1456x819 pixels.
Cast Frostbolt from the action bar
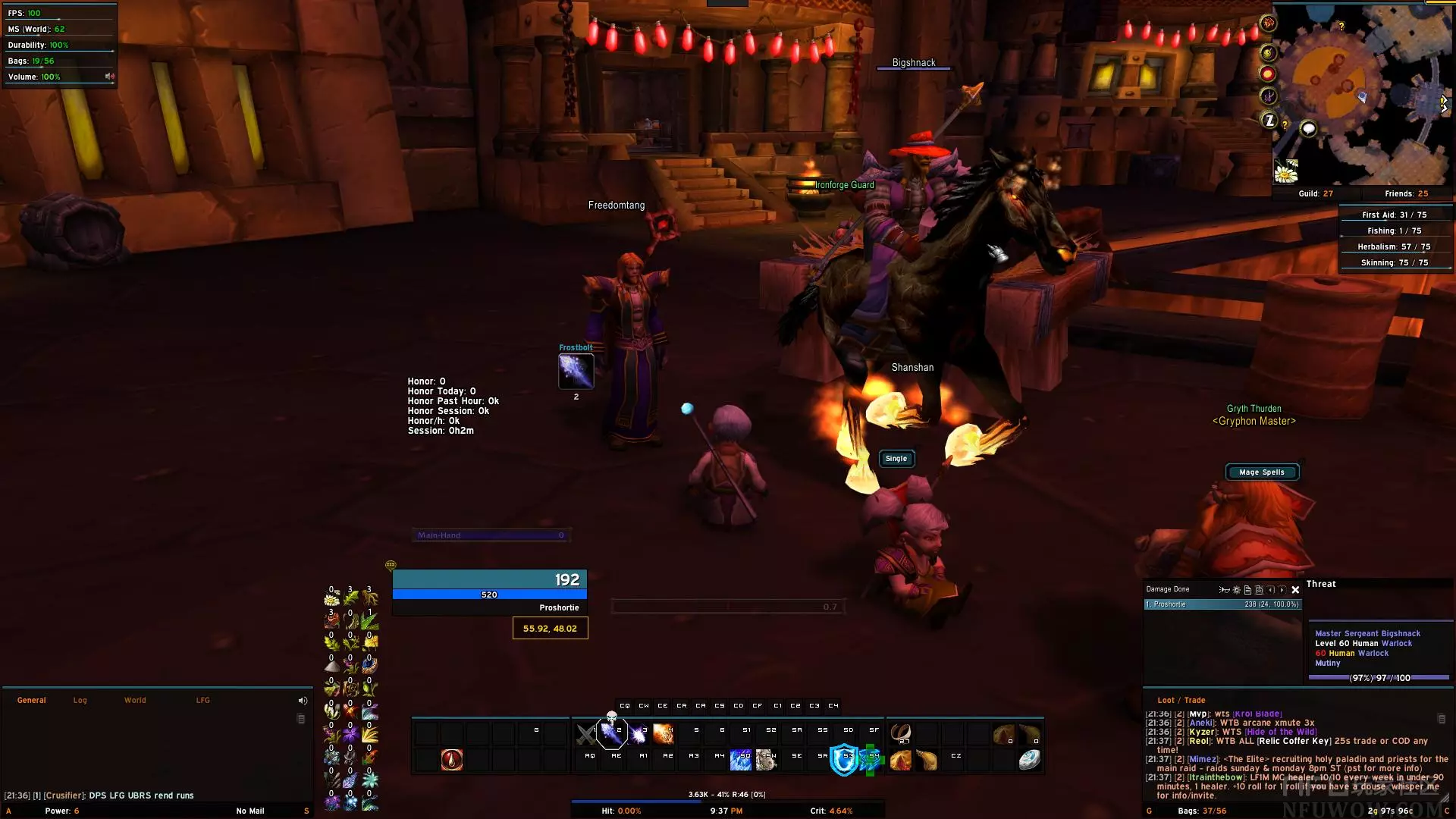click(611, 733)
